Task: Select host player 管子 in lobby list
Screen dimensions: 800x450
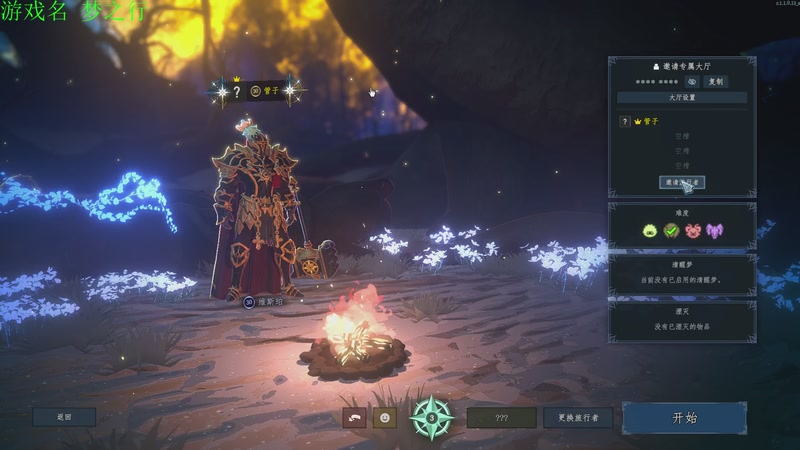Action: click(x=650, y=121)
